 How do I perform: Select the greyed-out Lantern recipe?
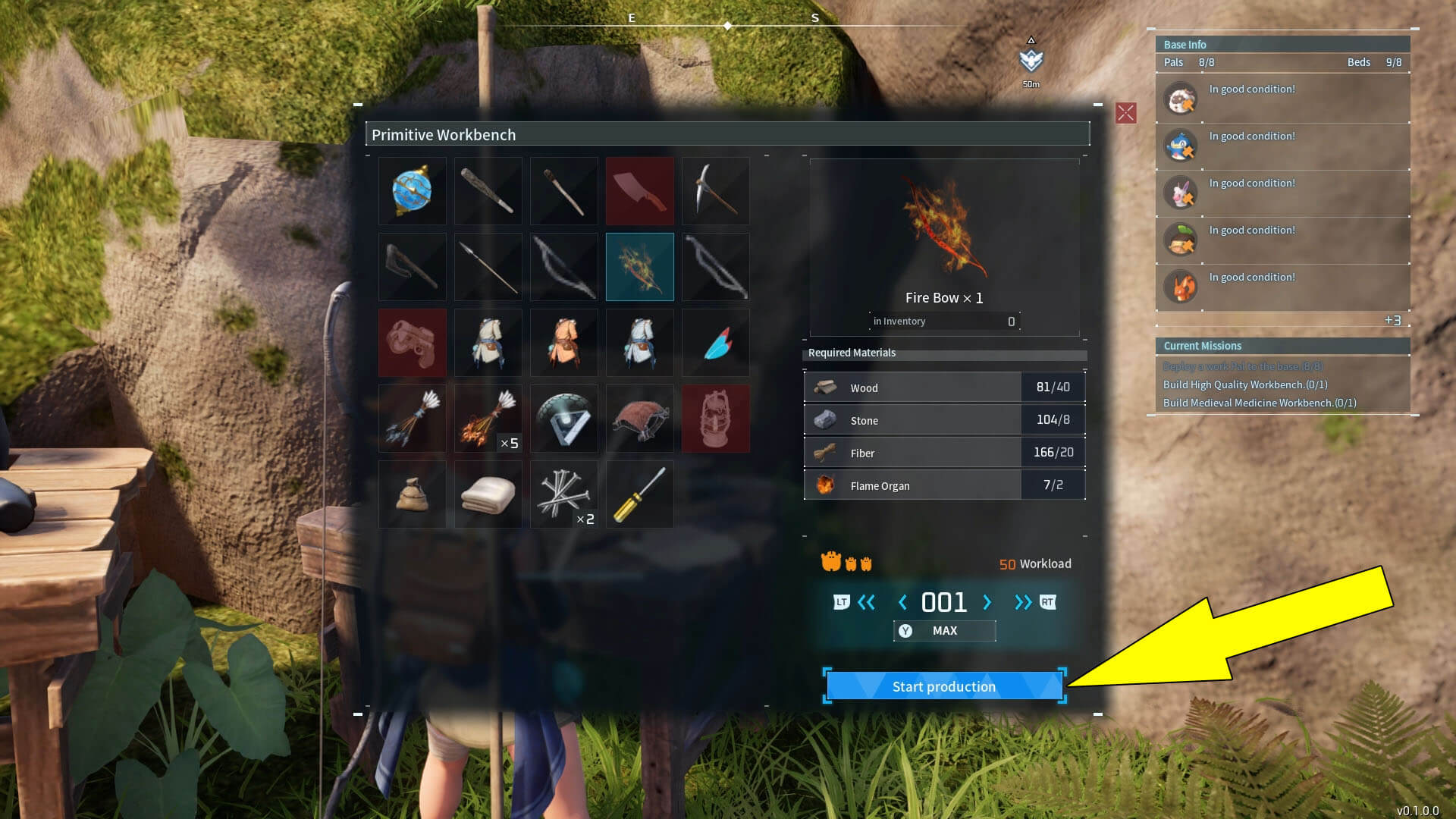(x=715, y=419)
